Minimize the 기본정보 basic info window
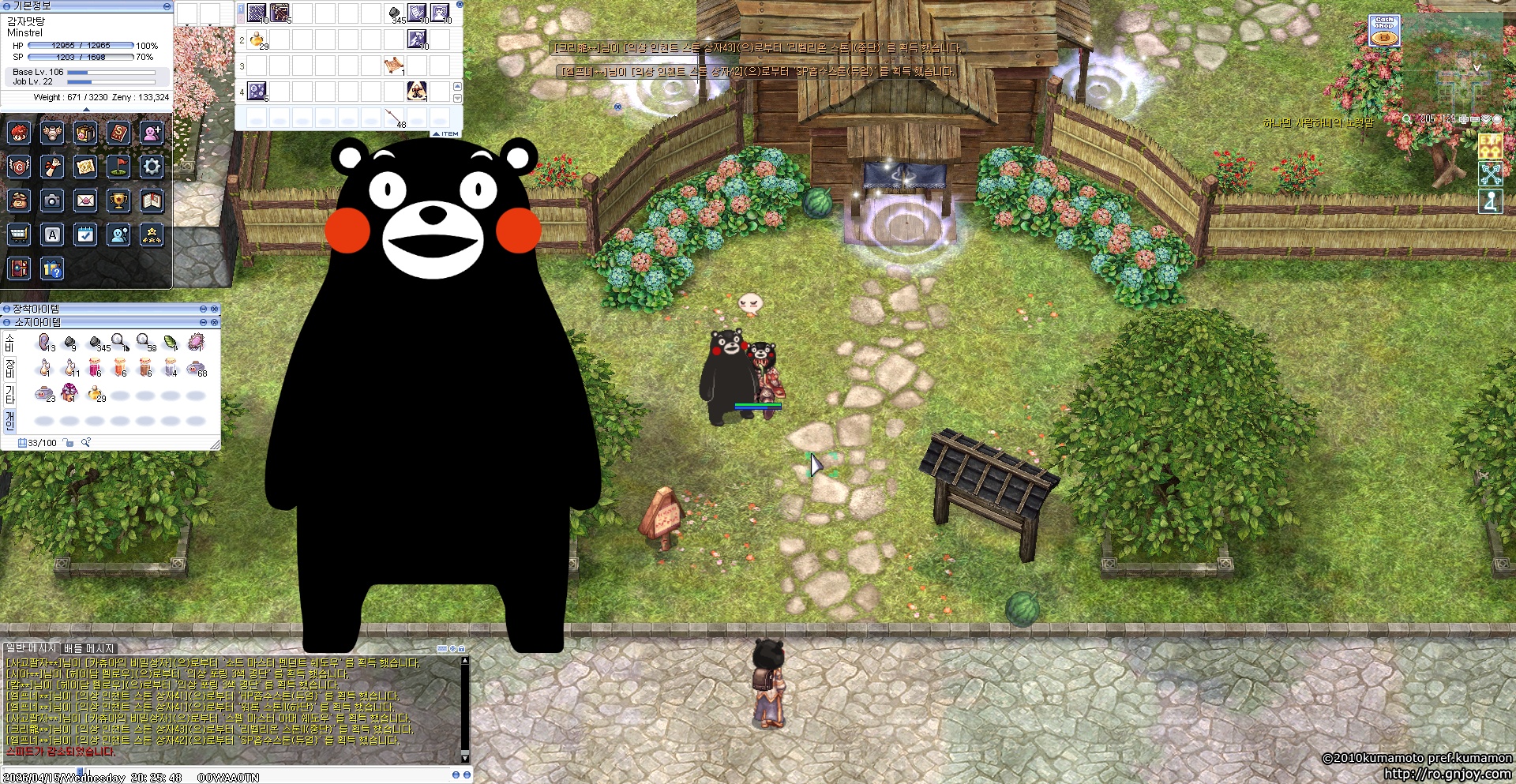The image size is (1516, 784). click(x=167, y=6)
